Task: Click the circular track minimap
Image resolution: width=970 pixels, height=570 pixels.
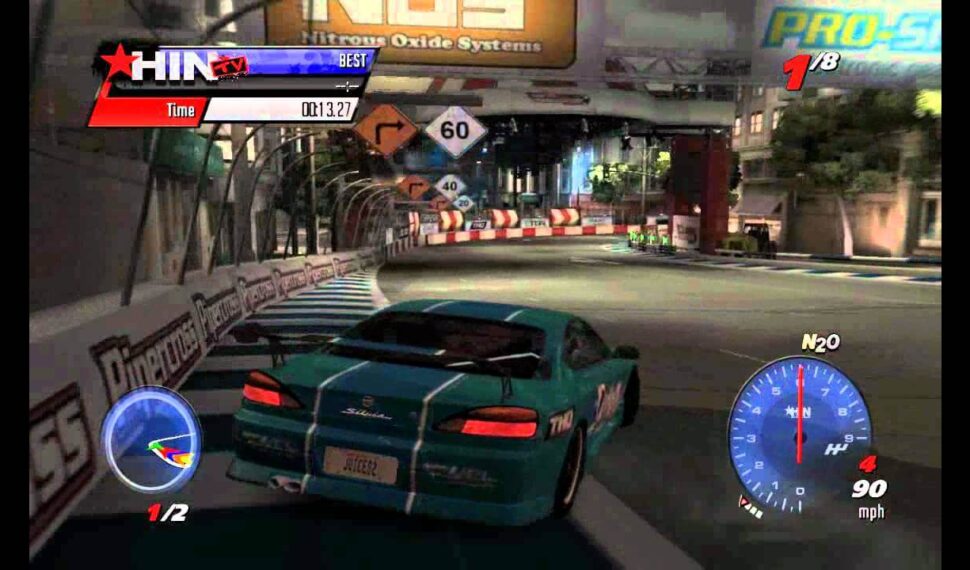Action: [x=151, y=440]
